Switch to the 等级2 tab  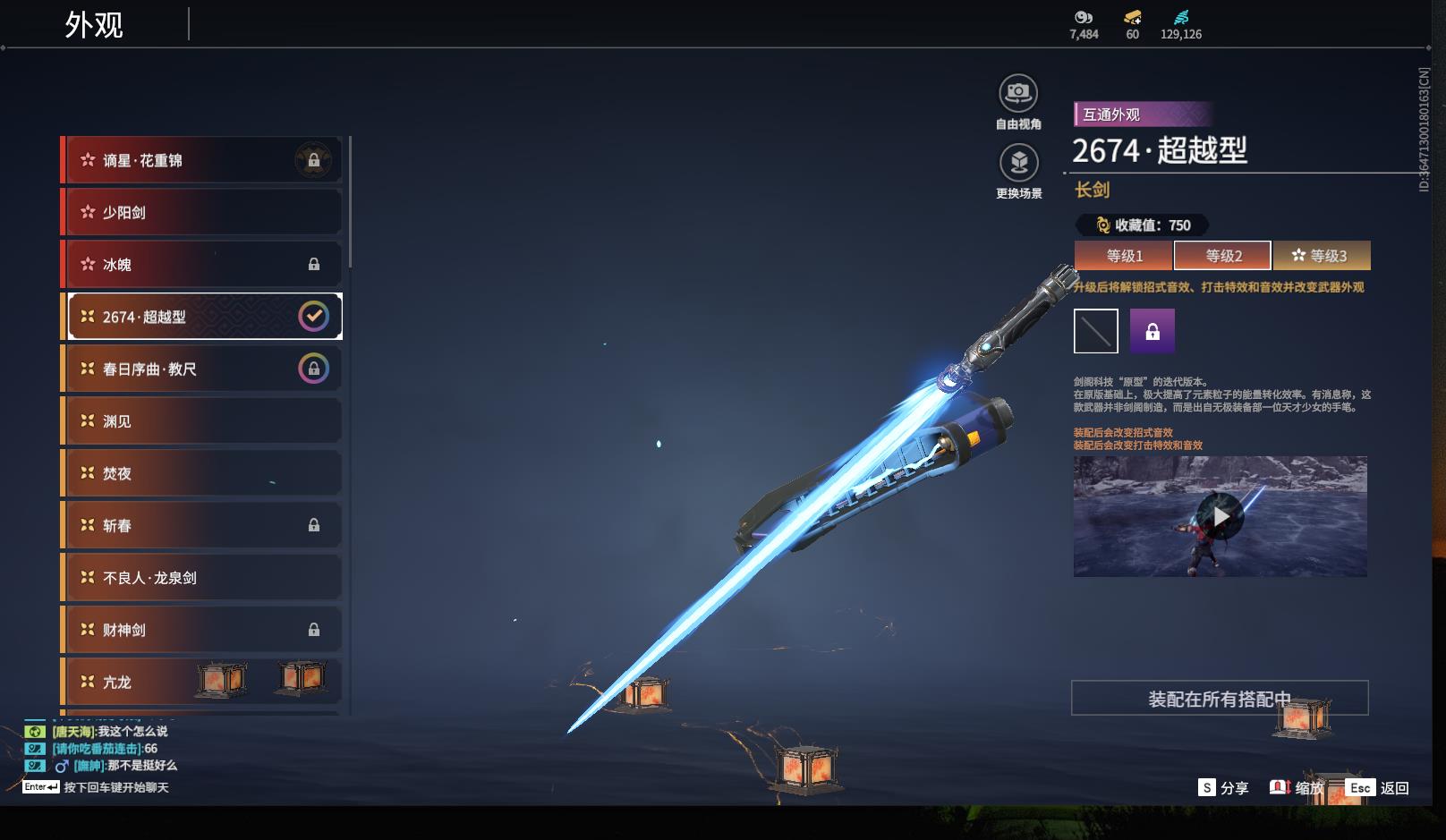click(1222, 256)
